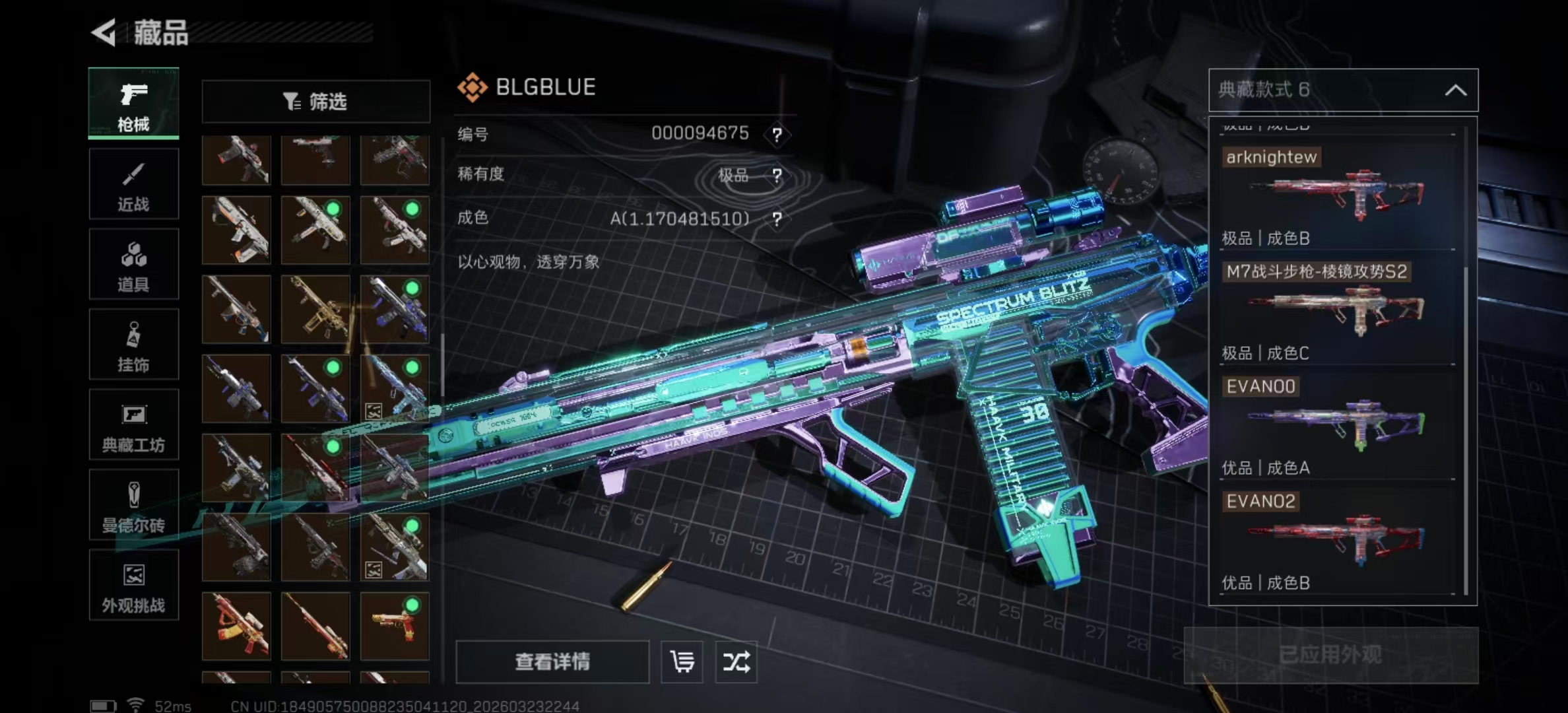The image size is (1568, 713).
Task: Select the EVAN00 skin entry
Action: pyautogui.click(x=1337, y=424)
